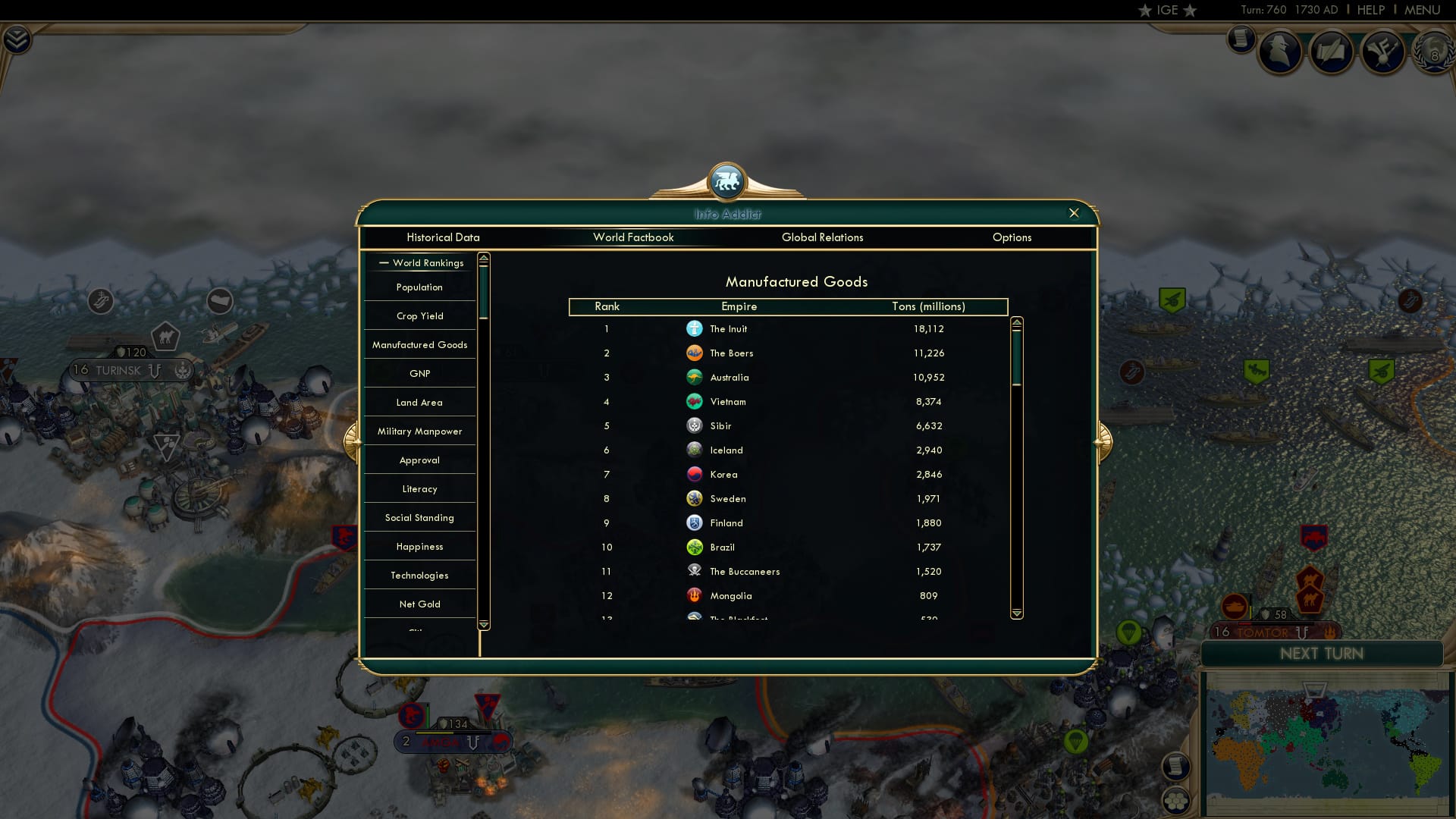Open the notification log scroll icon top right

tap(1241, 39)
